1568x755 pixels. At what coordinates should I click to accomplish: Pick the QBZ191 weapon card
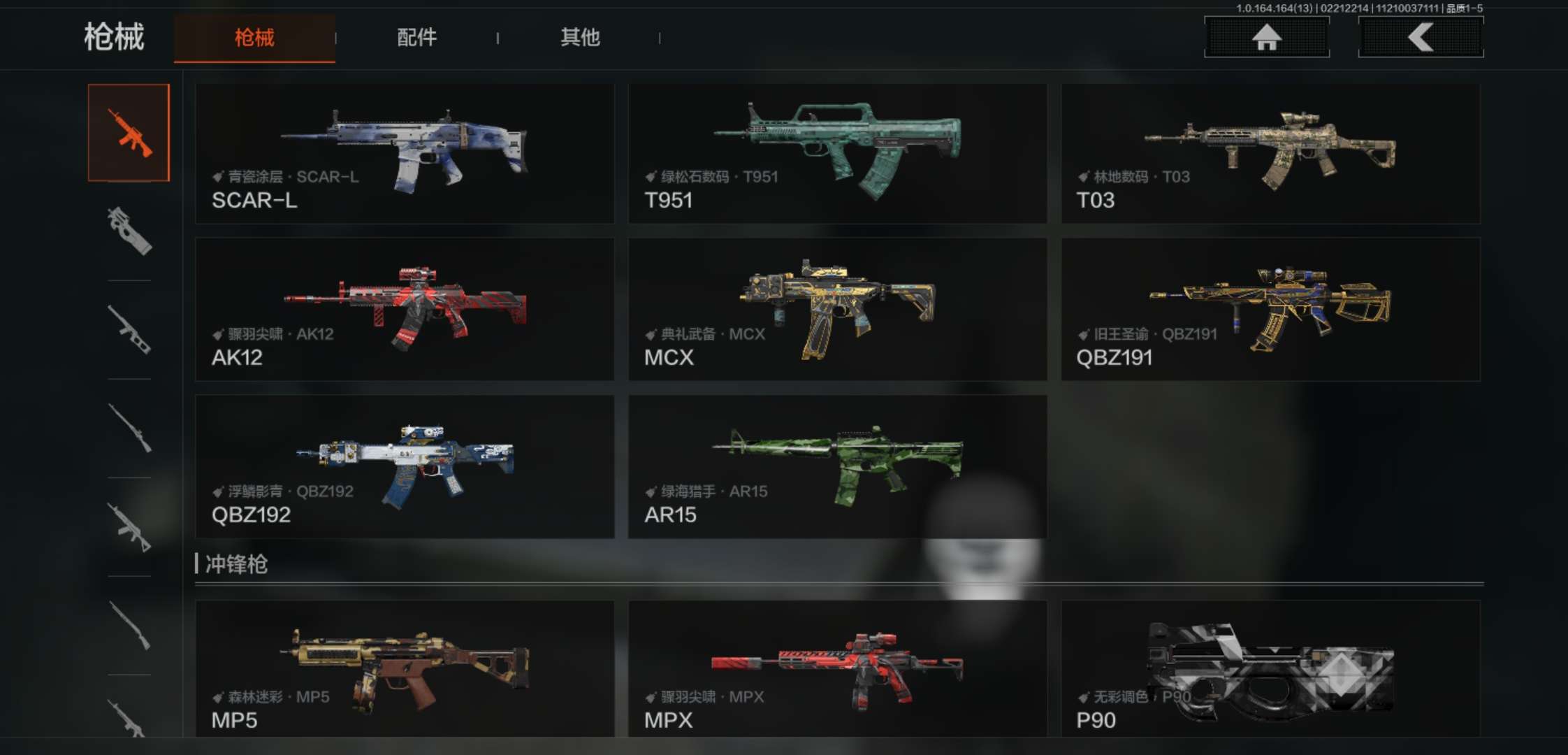click(1270, 310)
